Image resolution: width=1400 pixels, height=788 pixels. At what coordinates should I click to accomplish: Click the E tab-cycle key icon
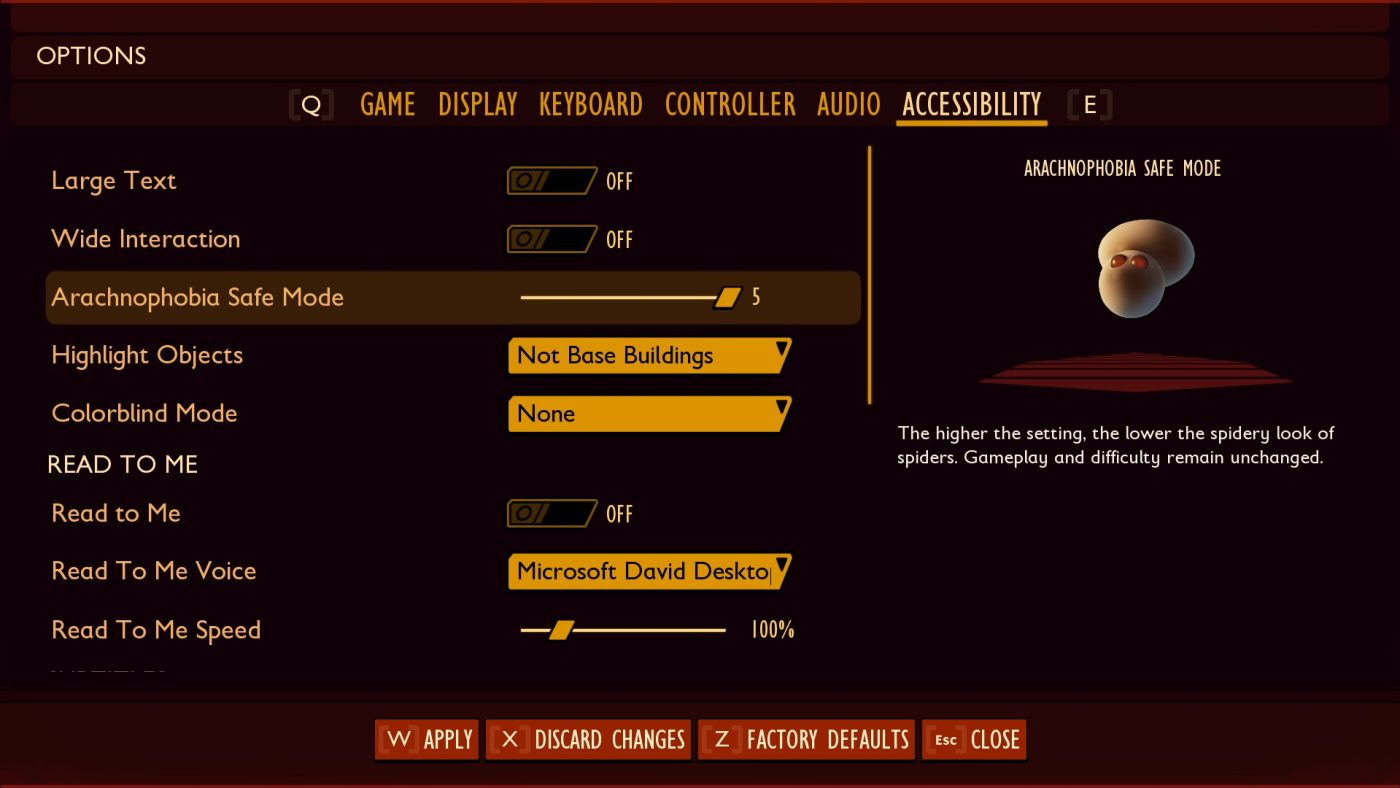pos(1090,104)
